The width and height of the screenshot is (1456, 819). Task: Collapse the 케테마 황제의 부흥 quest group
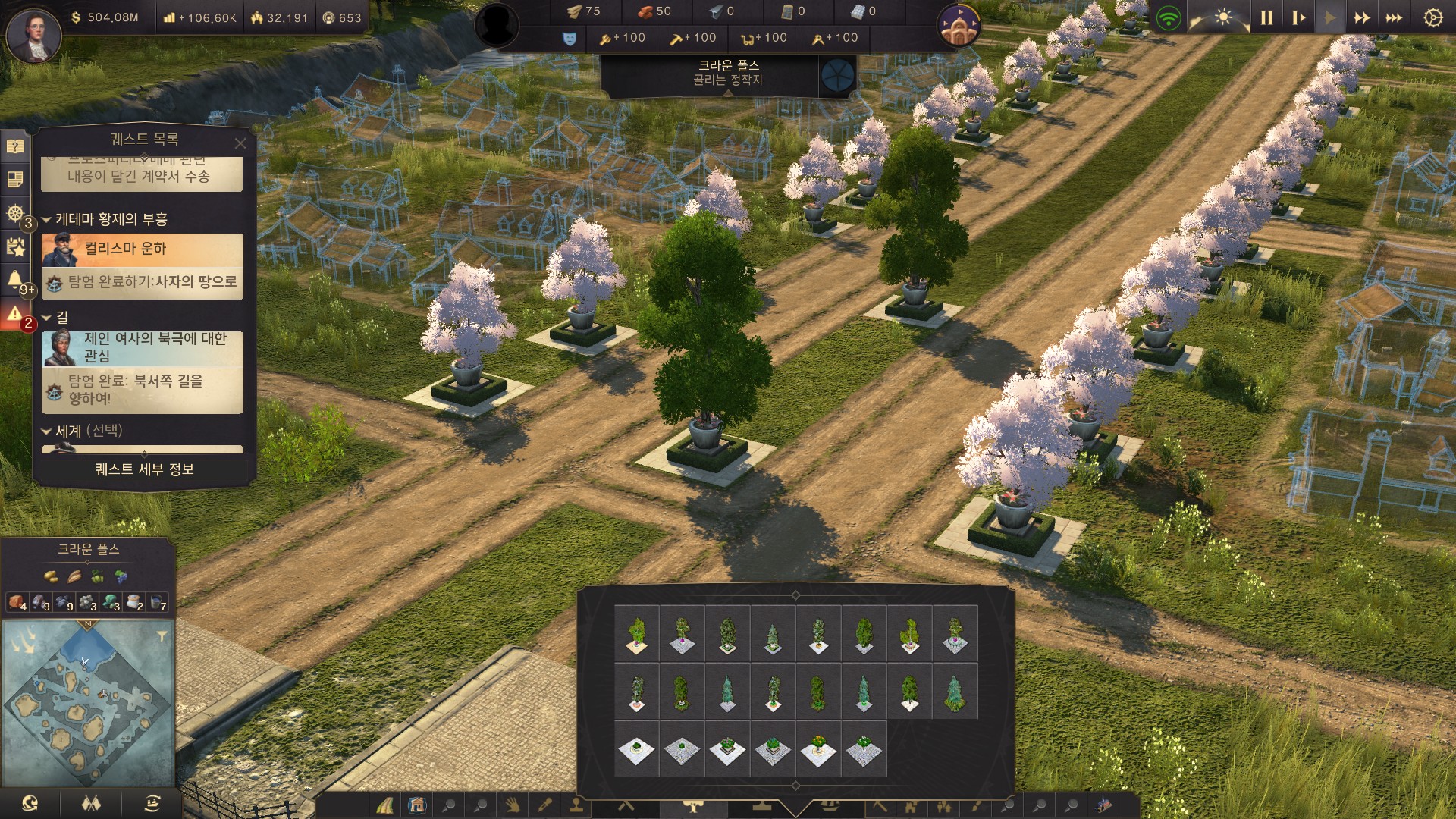point(47,220)
